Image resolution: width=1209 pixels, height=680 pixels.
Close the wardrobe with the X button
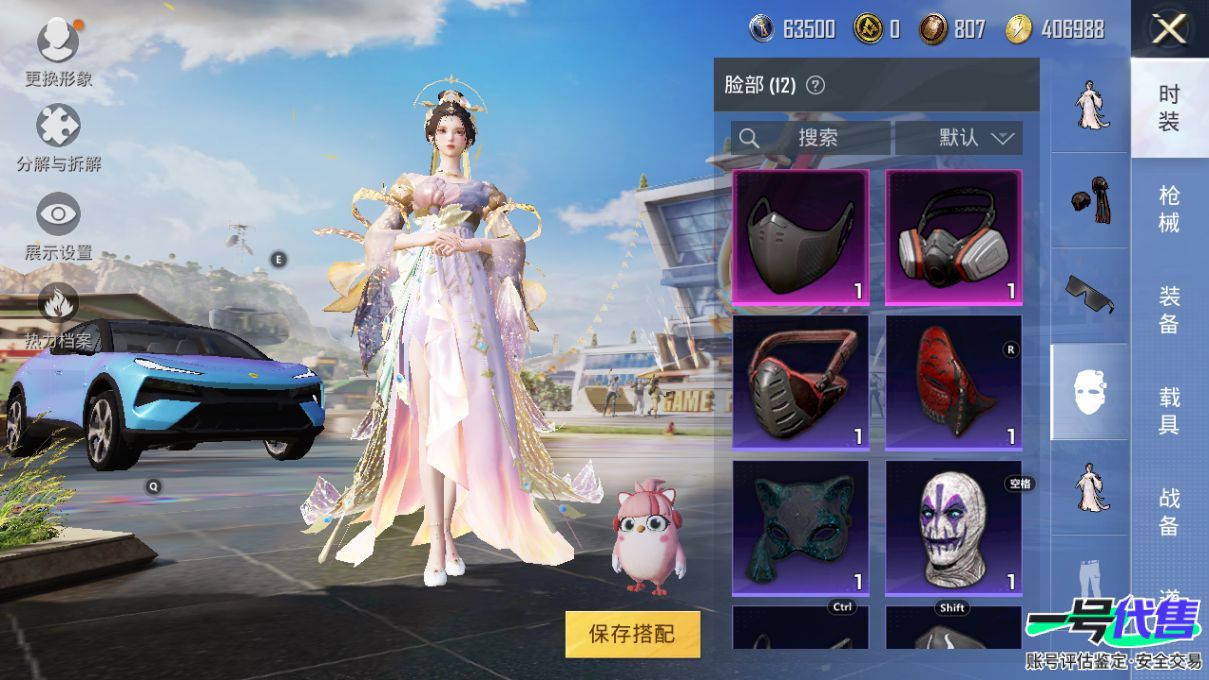[1168, 30]
